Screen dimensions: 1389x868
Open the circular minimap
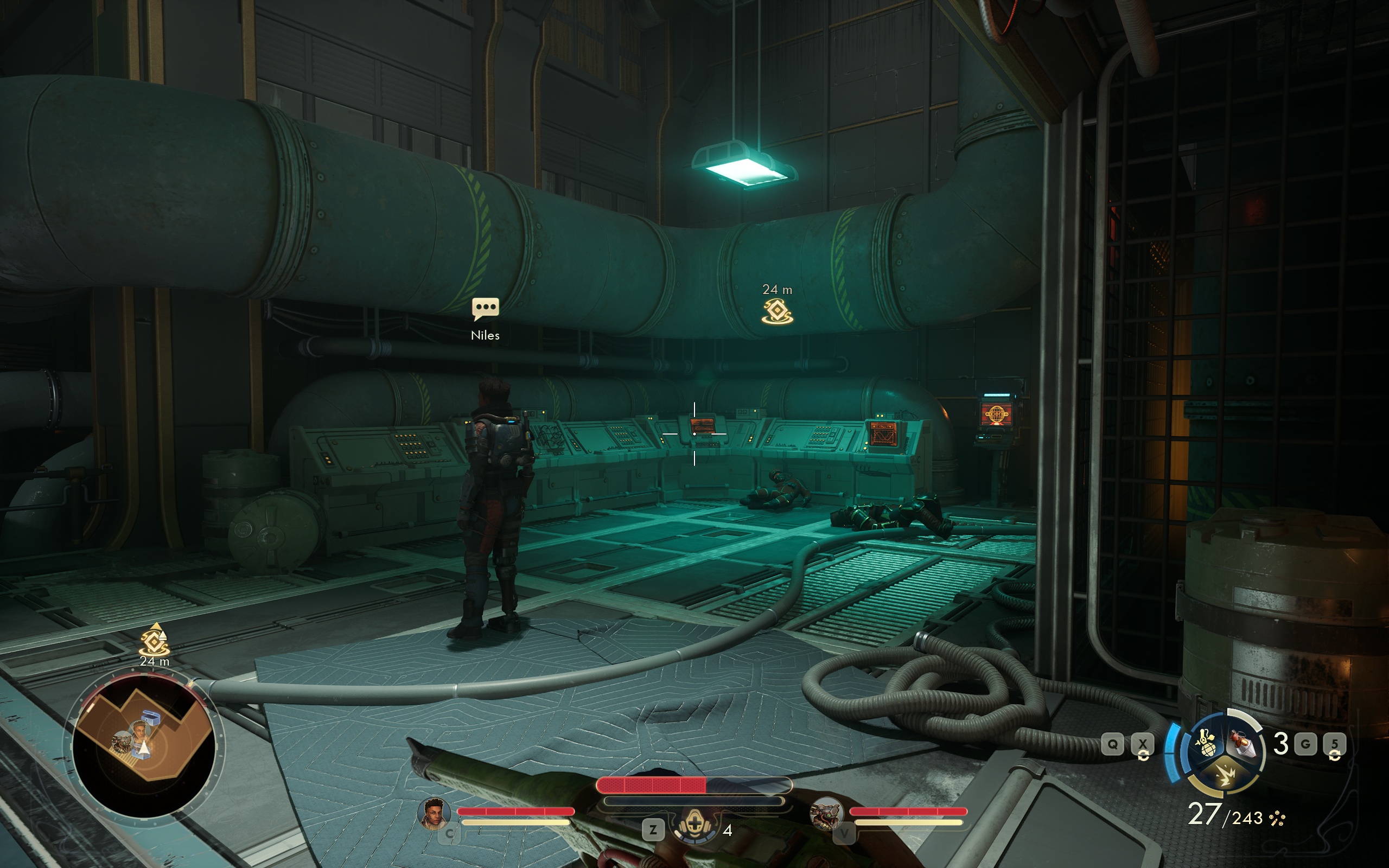coord(143,745)
